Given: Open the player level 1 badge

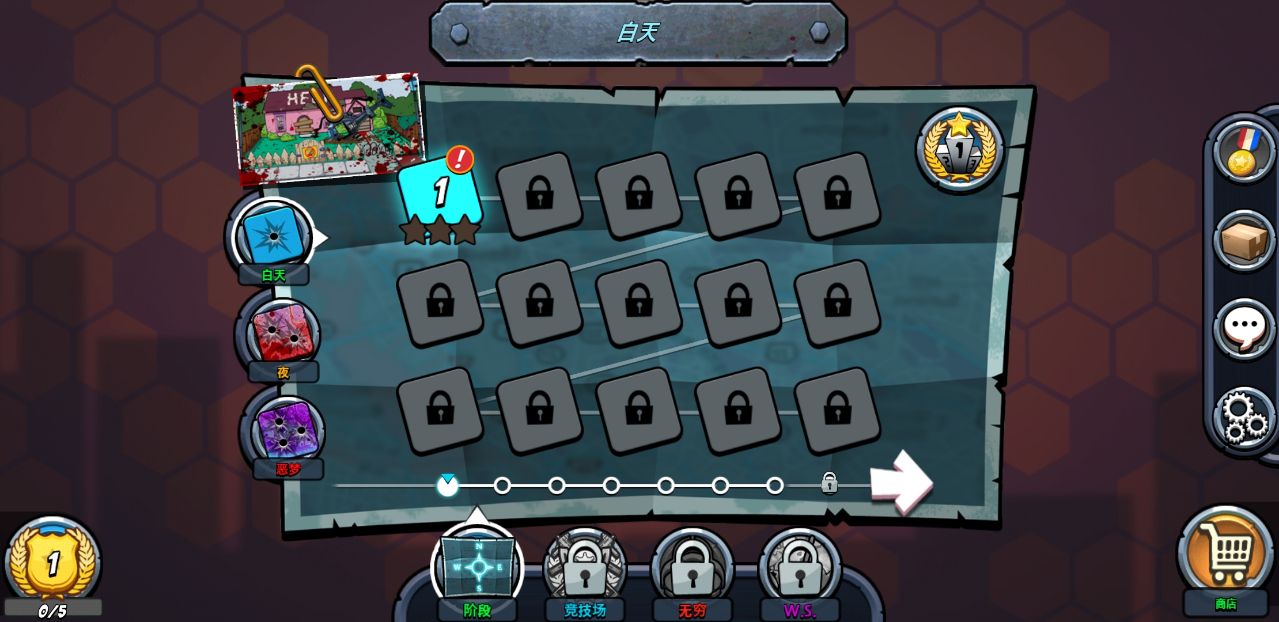Looking at the screenshot, I should tap(53, 562).
